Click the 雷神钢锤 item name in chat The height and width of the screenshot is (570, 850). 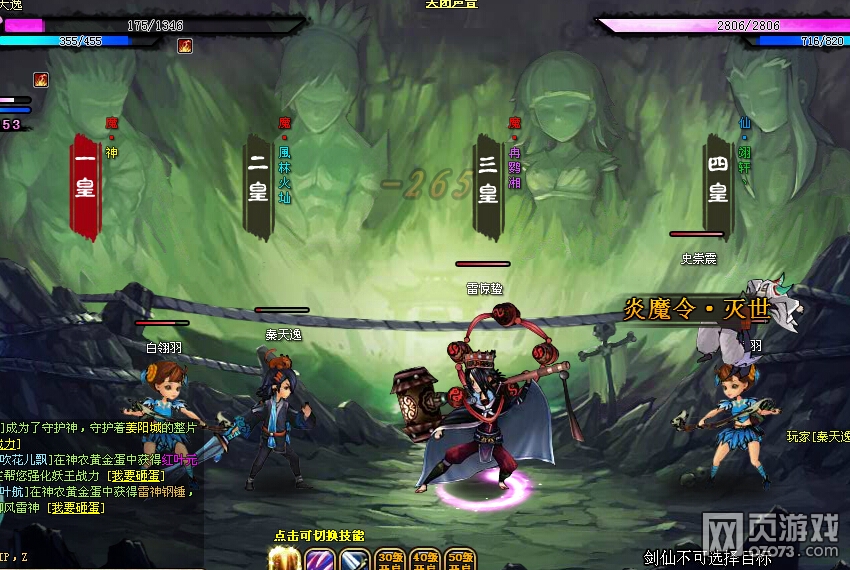coord(163,491)
